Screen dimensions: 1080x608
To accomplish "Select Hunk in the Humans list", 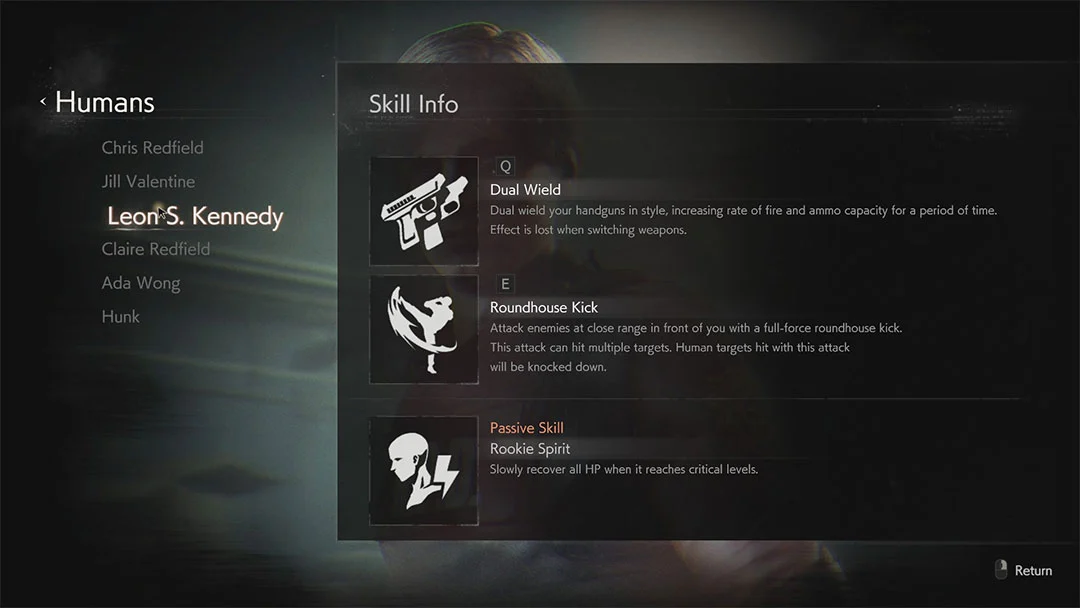I will [x=121, y=316].
